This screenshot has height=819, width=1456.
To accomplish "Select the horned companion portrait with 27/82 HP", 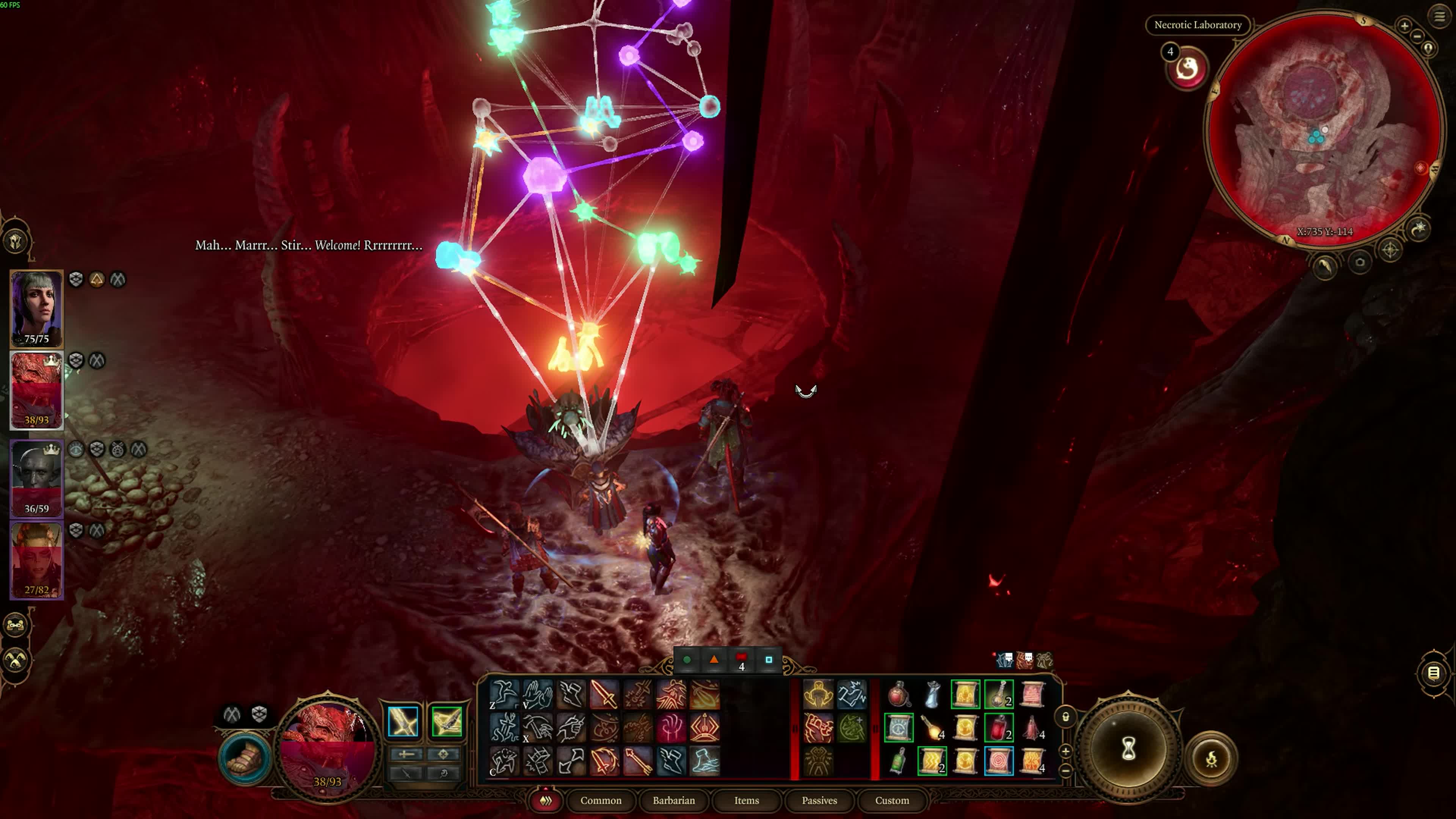I will 37,560.
